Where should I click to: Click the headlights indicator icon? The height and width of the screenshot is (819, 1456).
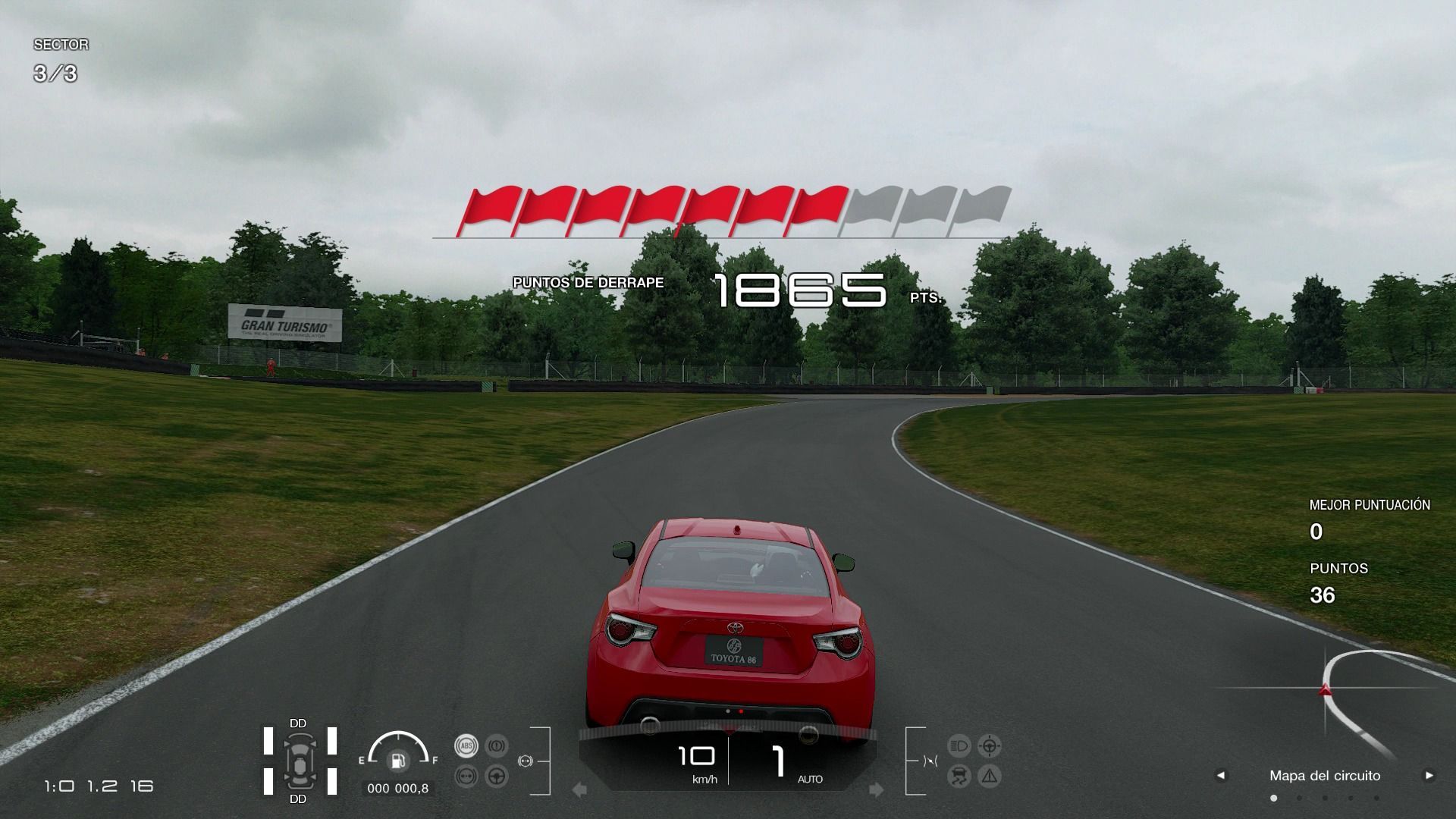click(959, 746)
